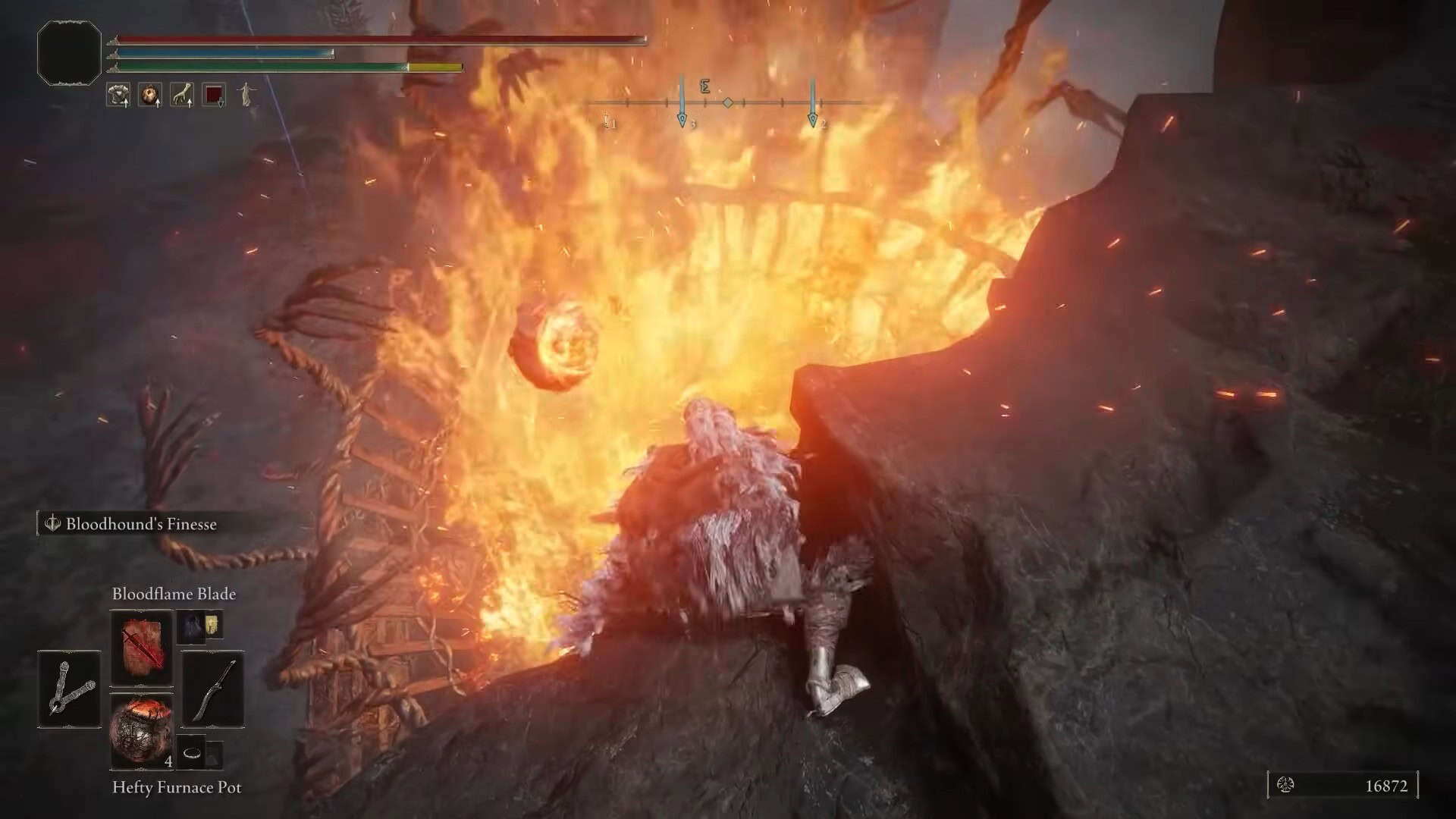Click the ring item in the small pouch slot

[x=193, y=753]
